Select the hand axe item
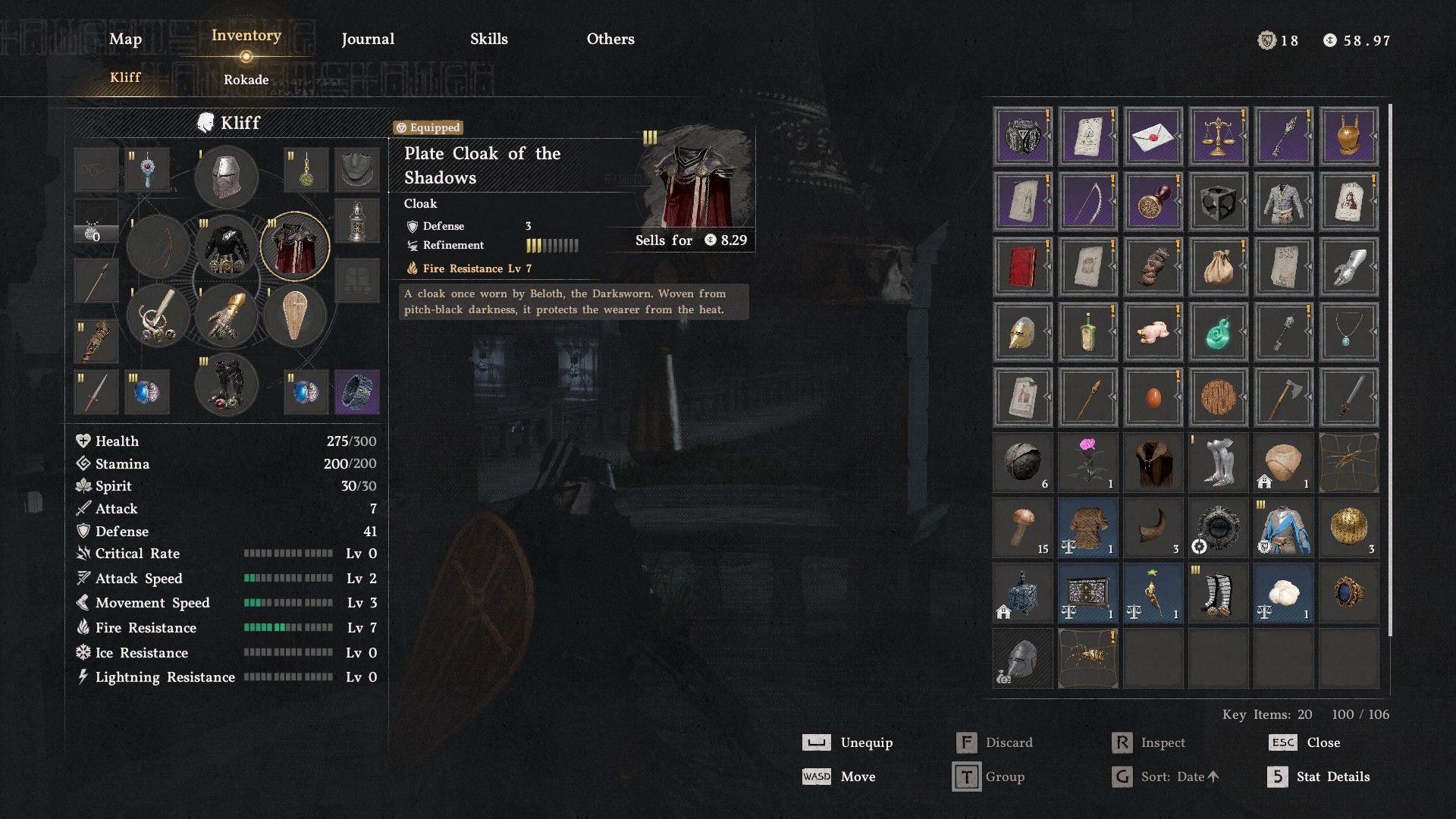 pos(1283,397)
